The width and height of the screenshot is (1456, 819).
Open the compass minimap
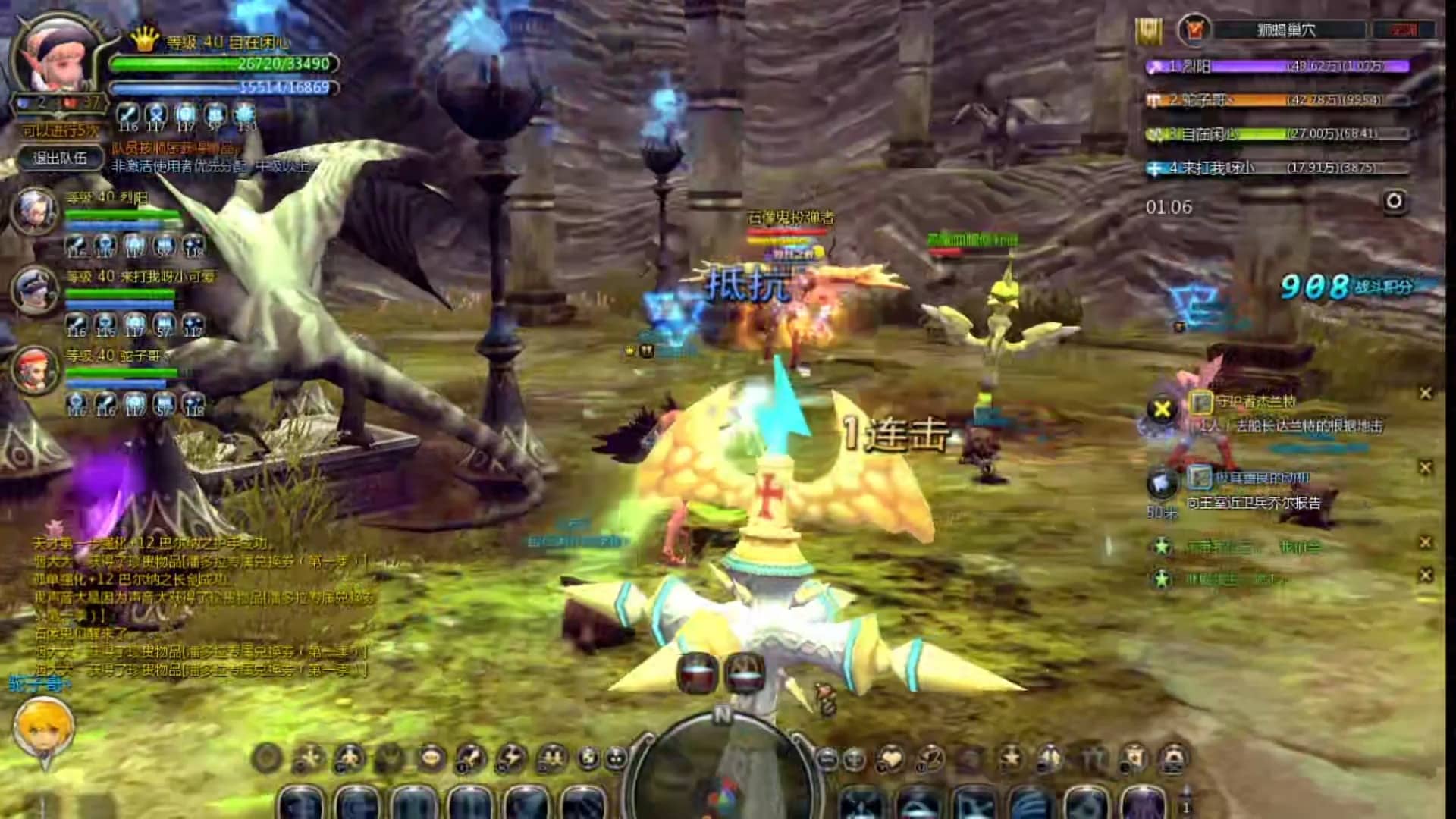[x=721, y=766]
